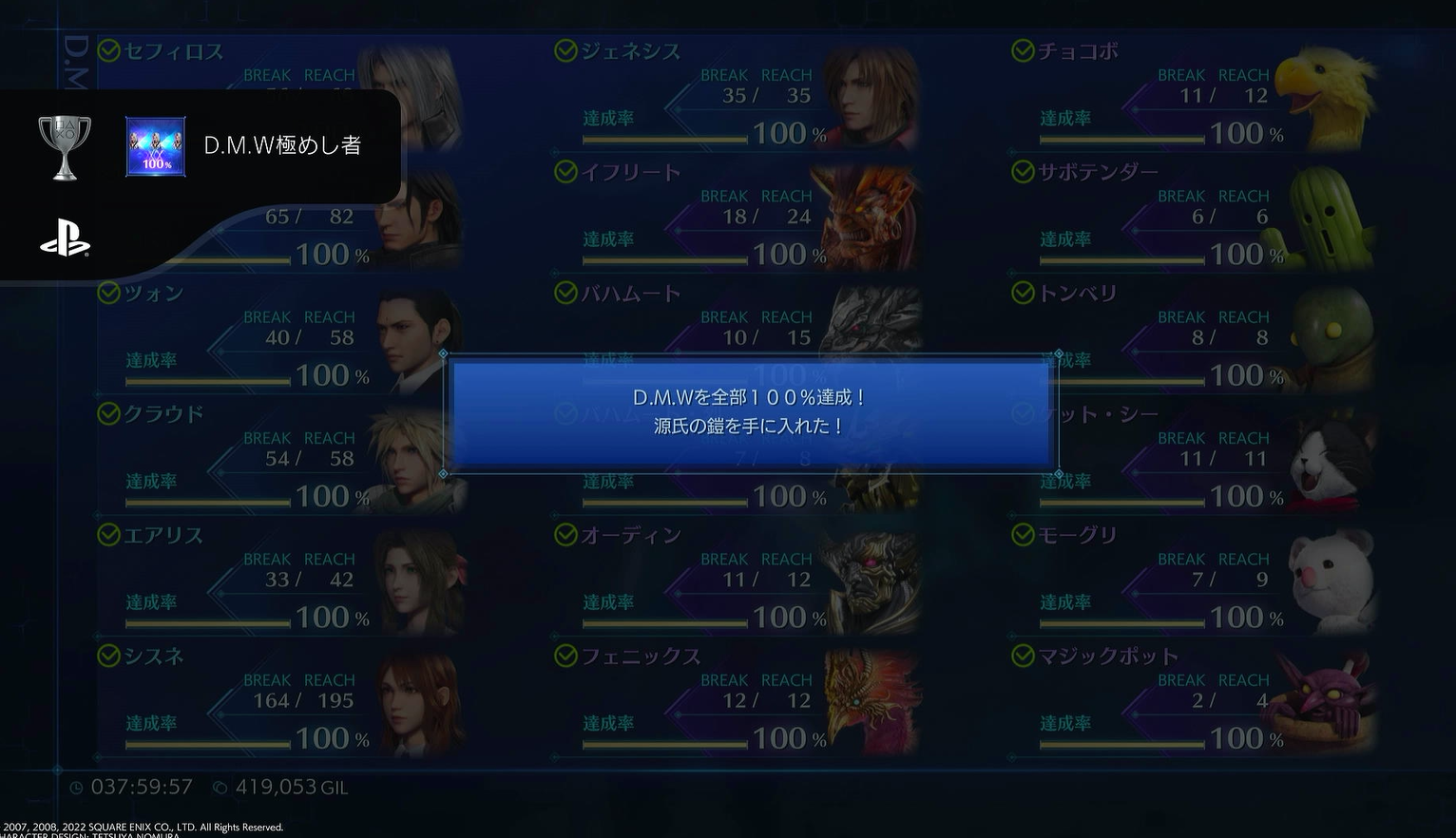The image size is (1456, 838).
Task: Select the フェニックス summon entry
Action: [x=737, y=699]
